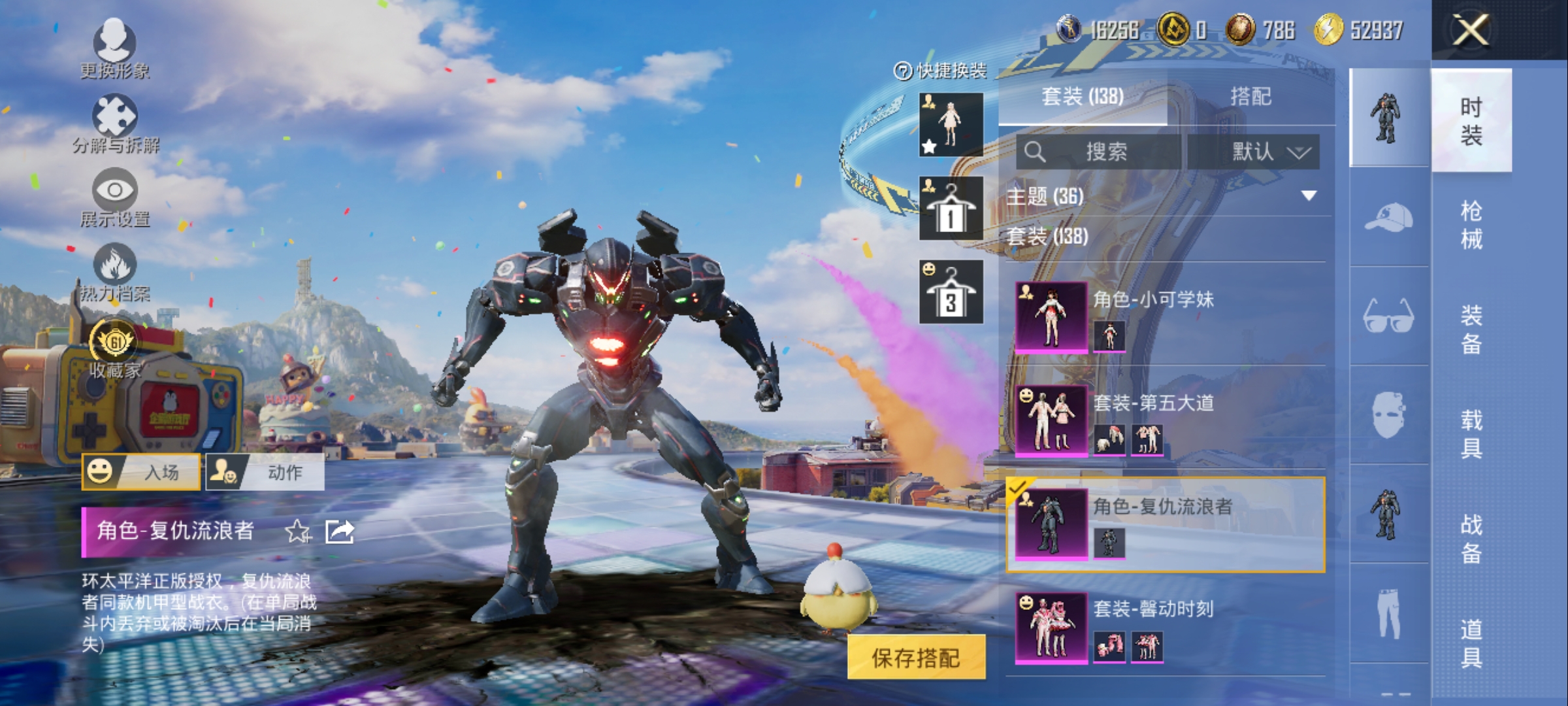Click 保存搭配 to save the outfit
This screenshot has width=1568, height=706.
click(x=916, y=658)
